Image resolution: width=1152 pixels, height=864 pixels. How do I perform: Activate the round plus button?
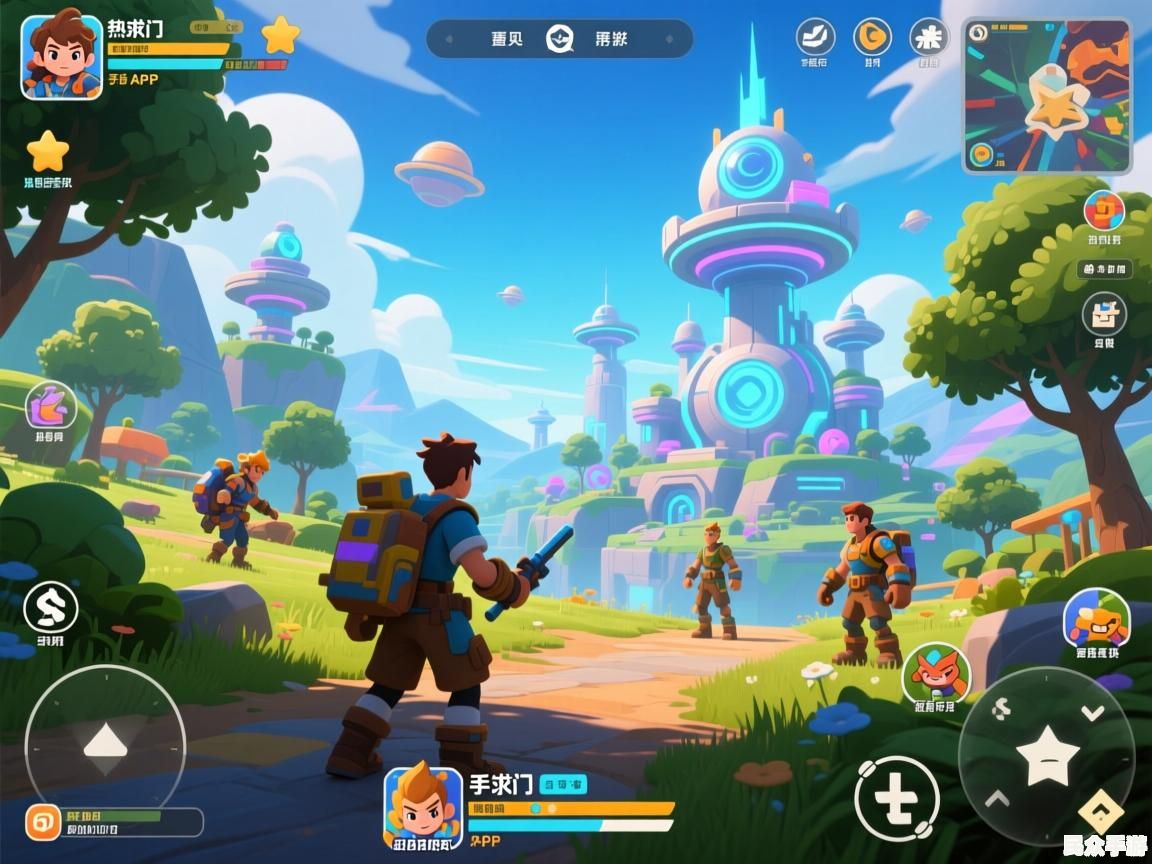click(x=897, y=797)
